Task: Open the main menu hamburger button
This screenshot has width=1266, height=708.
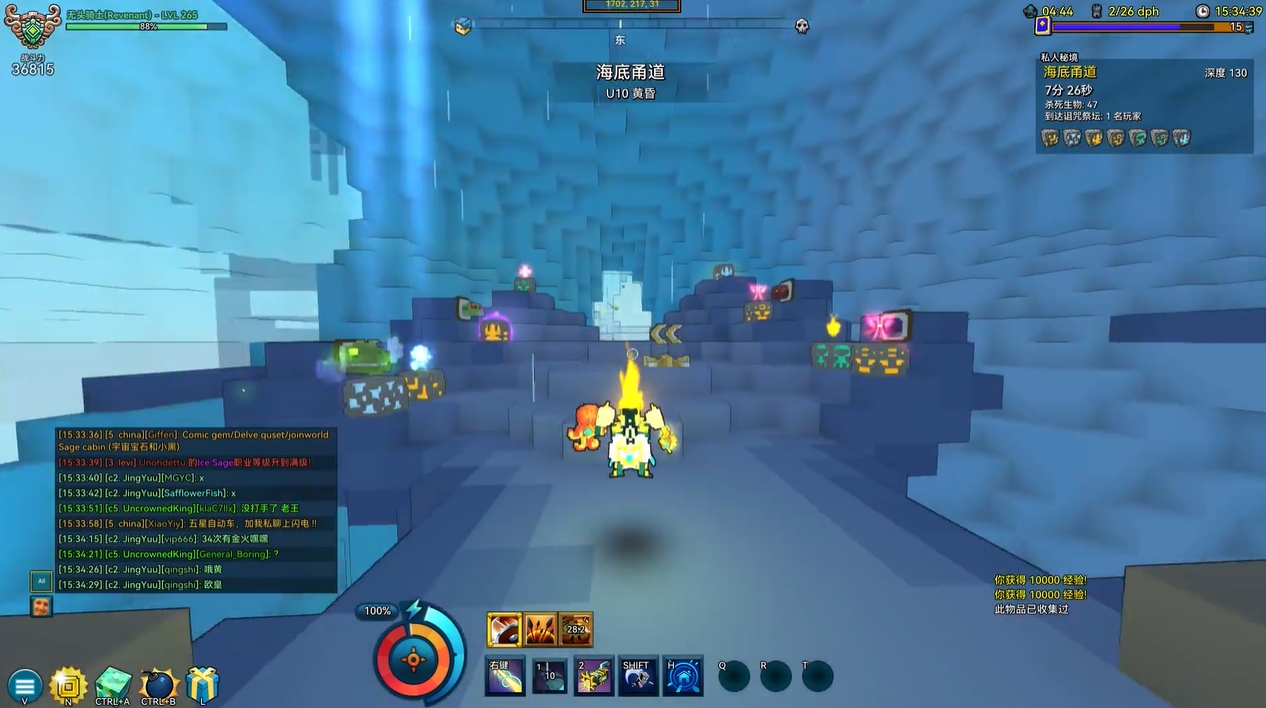Action: point(25,686)
